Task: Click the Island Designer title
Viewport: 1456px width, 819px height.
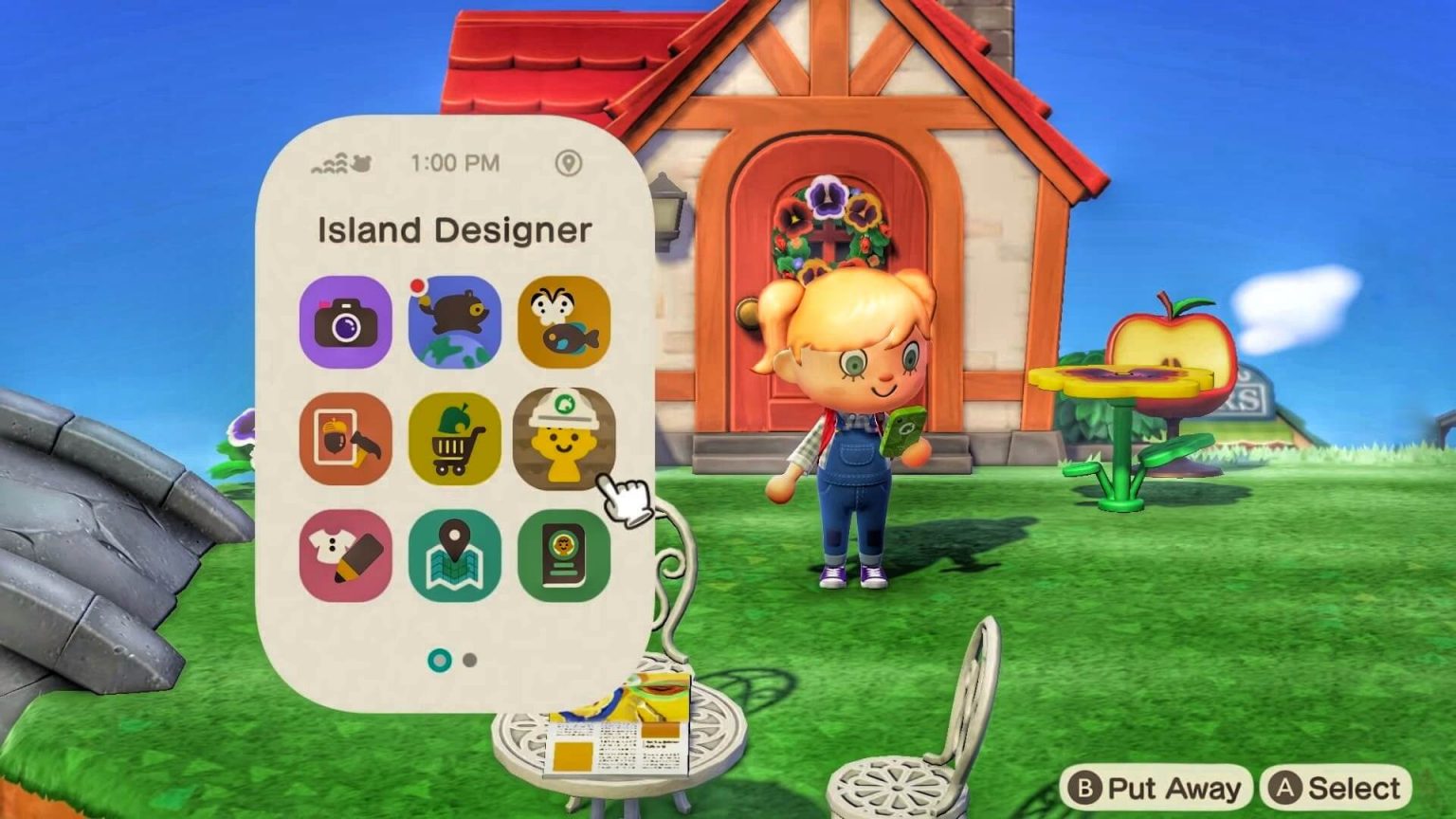Action: [x=455, y=229]
